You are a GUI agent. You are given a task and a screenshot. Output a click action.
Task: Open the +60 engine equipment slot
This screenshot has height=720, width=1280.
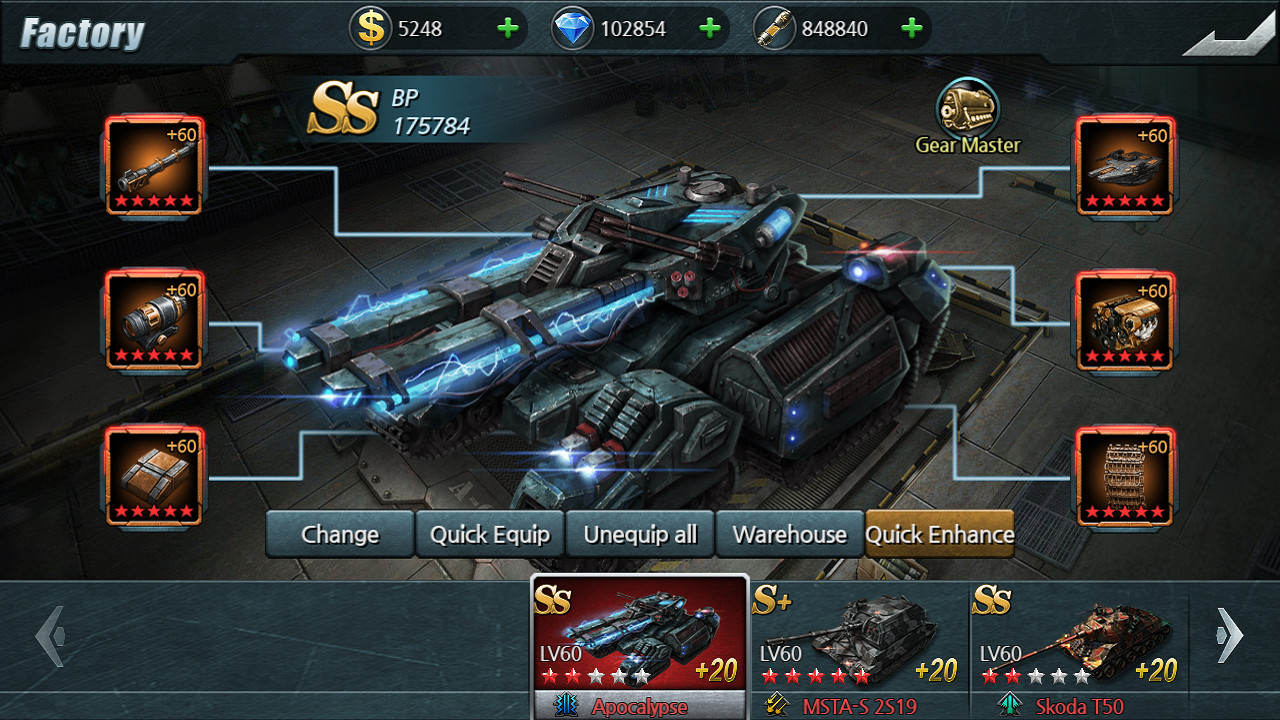(1125, 320)
